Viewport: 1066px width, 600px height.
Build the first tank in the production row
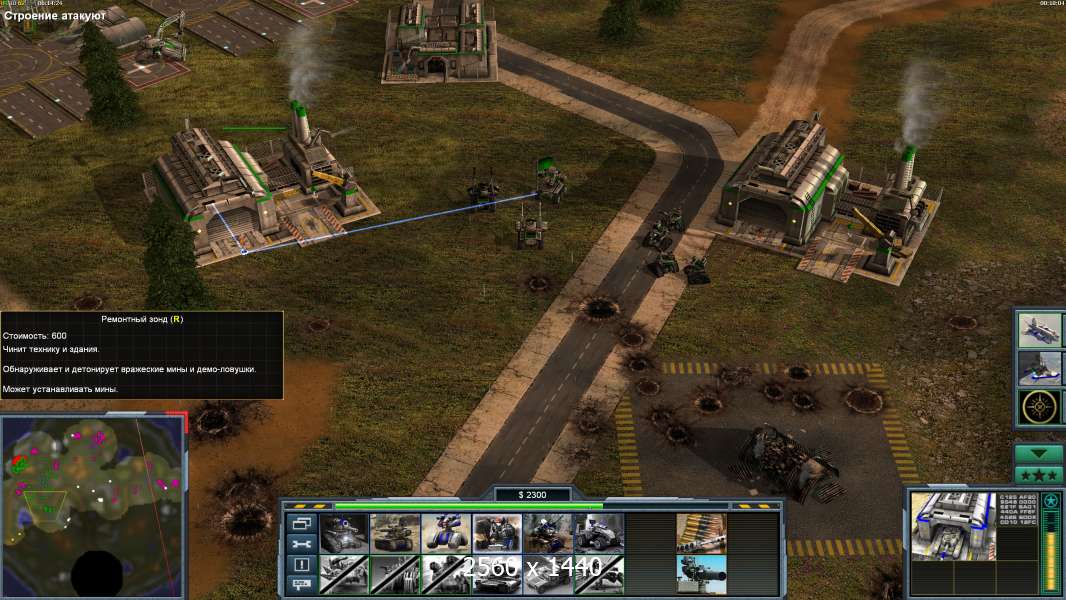pos(344,534)
